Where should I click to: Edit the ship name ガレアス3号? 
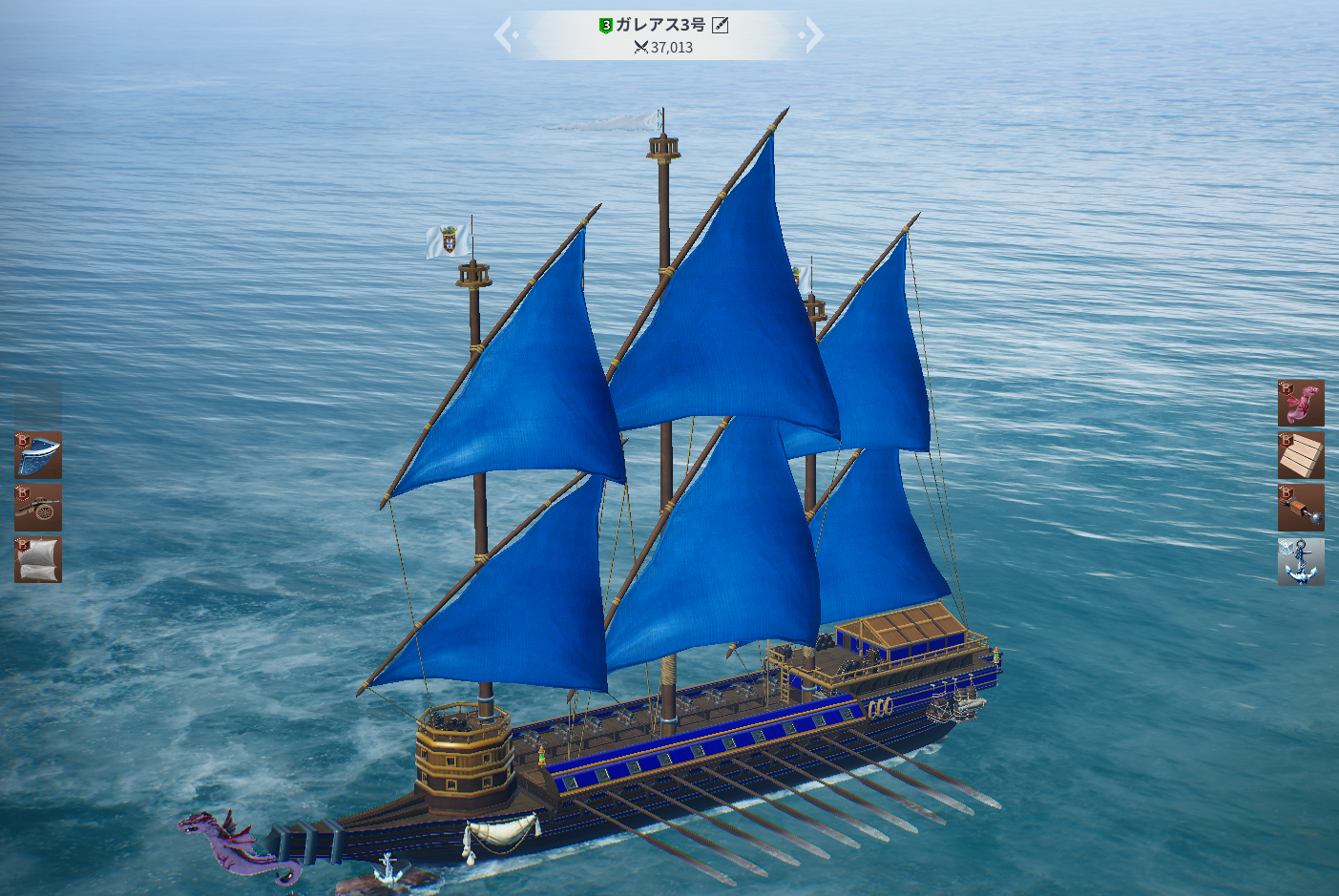721,26
